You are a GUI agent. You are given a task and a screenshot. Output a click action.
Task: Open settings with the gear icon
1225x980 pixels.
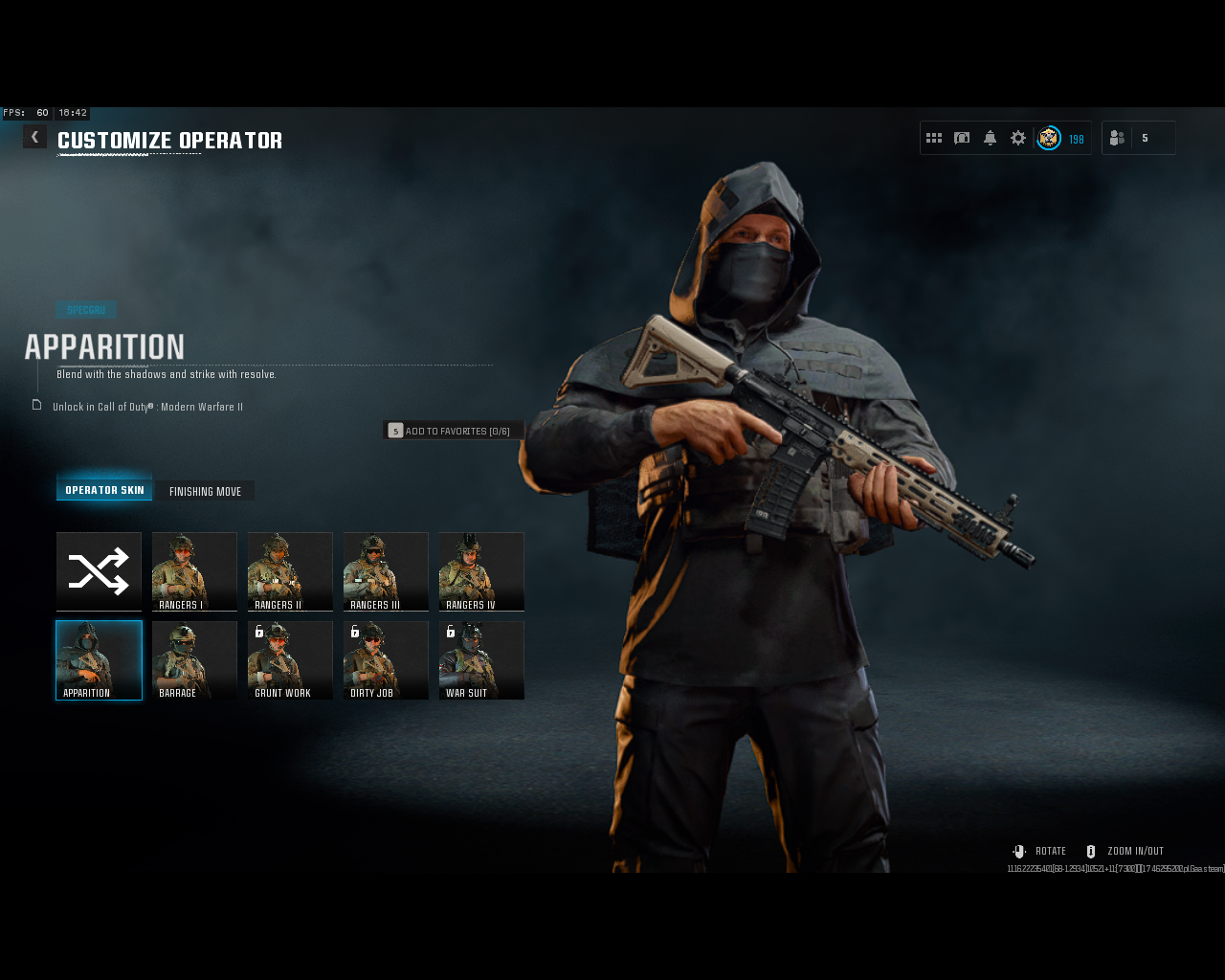[x=1016, y=137]
